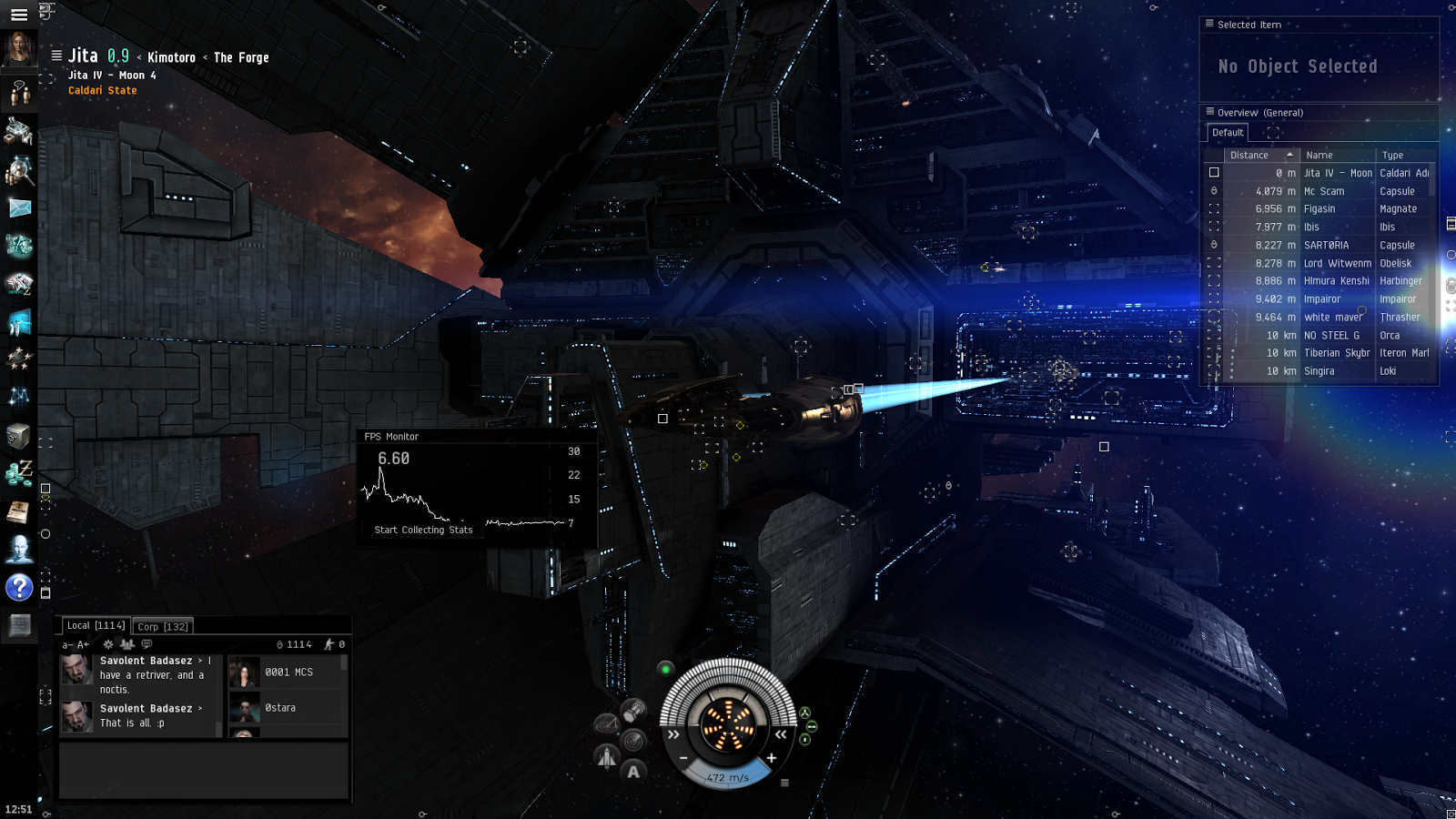The height and width of the screenshot is (819, 1456).
Task: Switch to the Corp chat tab
Action: click(163, 626)
